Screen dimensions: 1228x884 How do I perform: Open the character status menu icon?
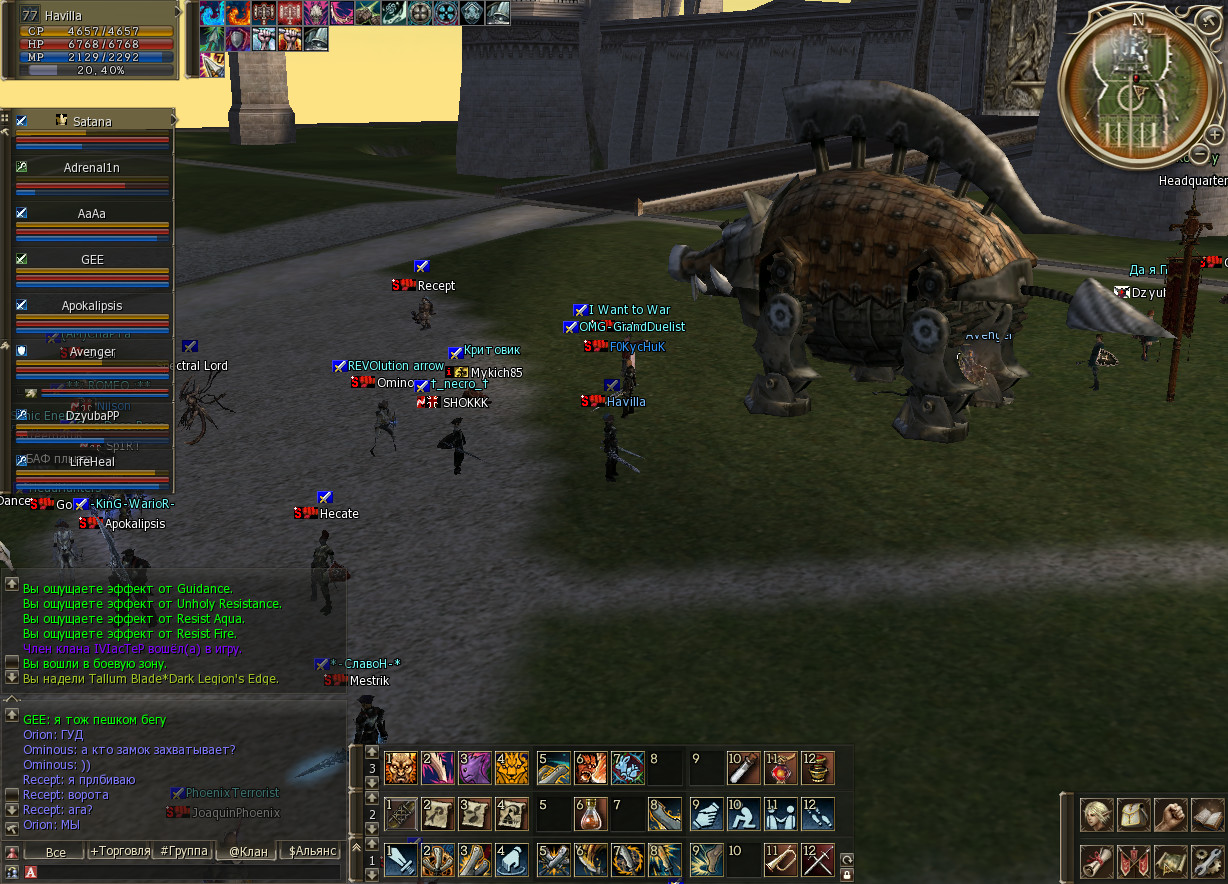[1097, 815]
